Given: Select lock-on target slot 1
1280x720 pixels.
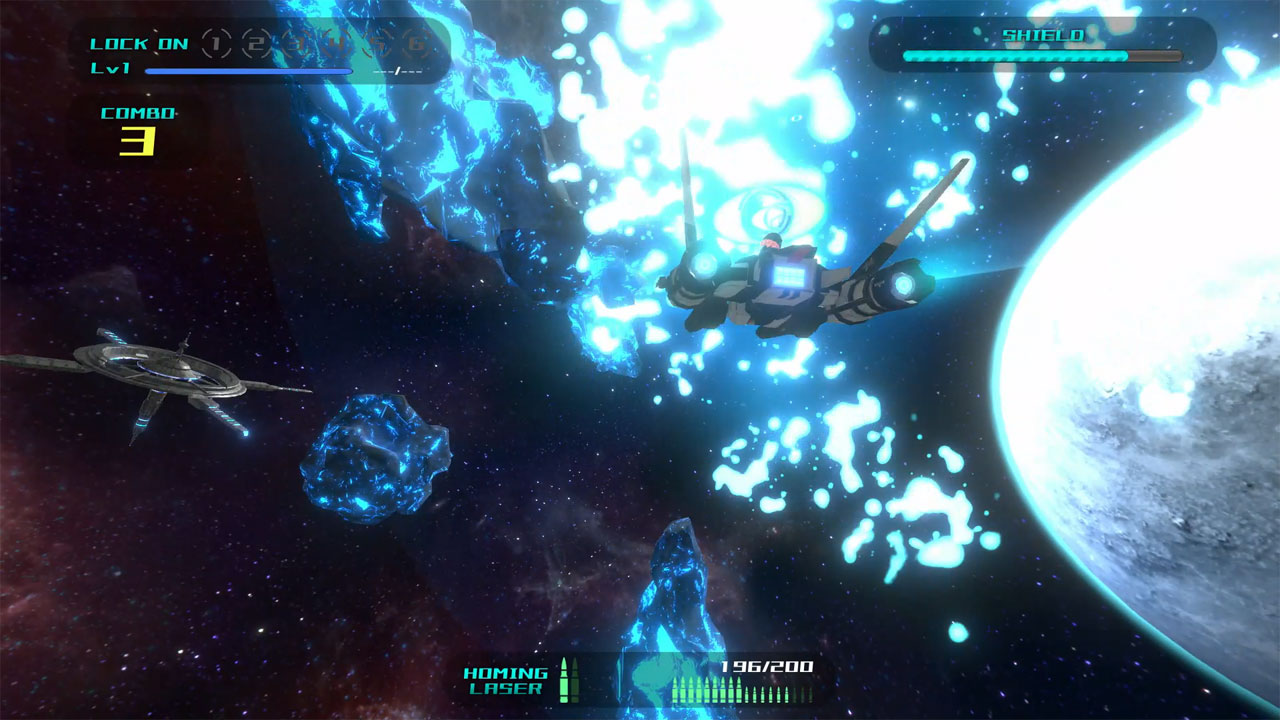Looking at the screenshot, I should coord(214,43).
